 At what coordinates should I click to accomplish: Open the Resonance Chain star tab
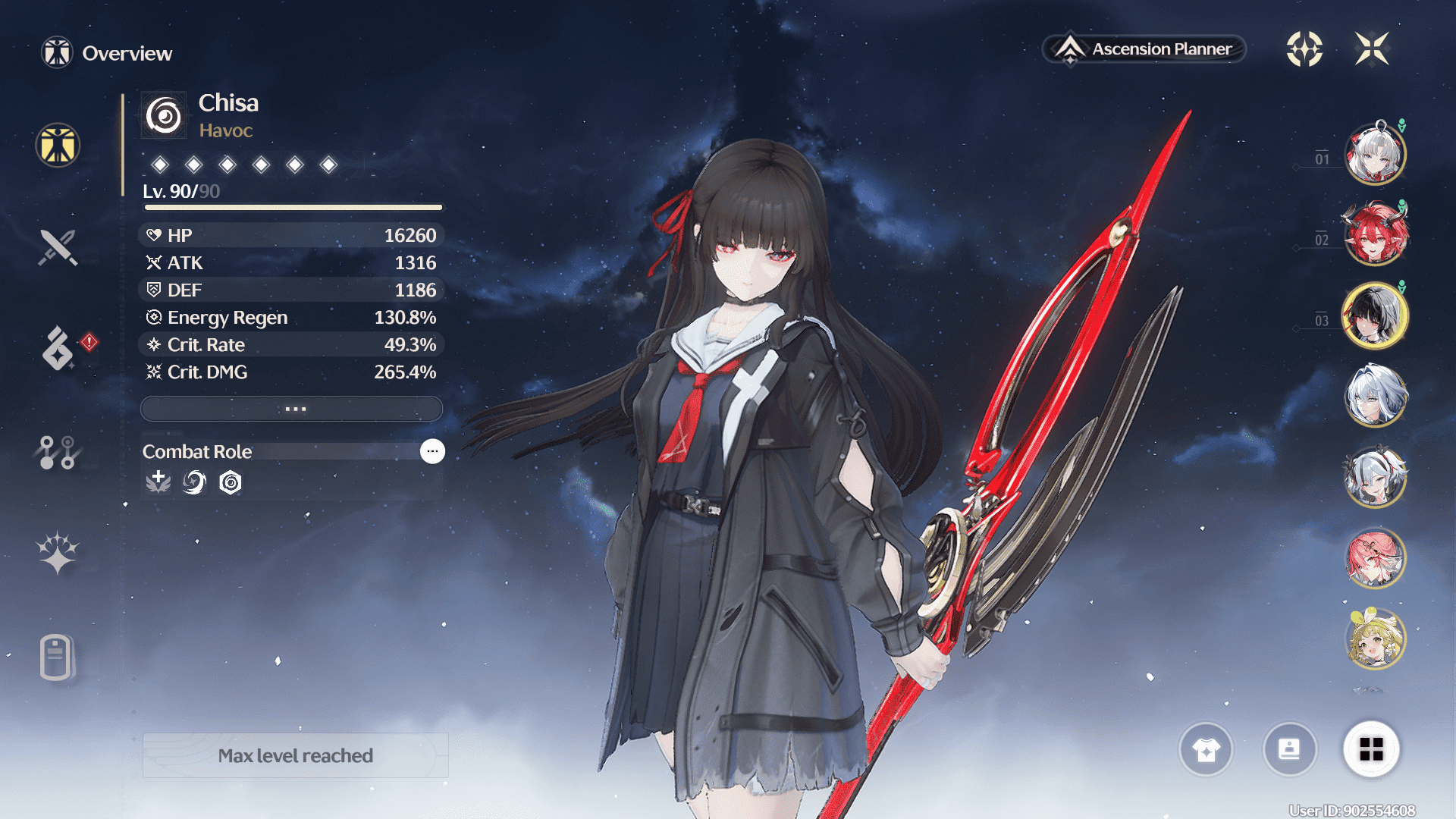[x=58, y=552]
